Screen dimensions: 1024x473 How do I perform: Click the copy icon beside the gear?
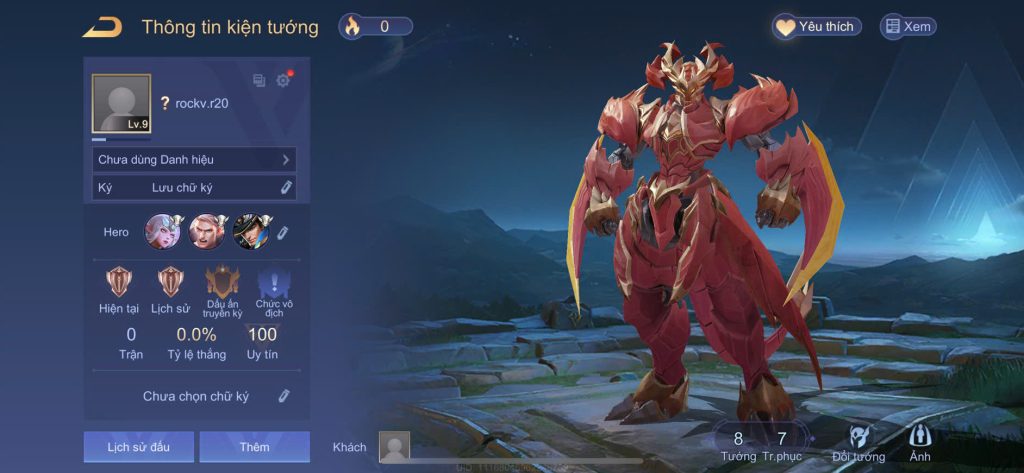[259, 80]
